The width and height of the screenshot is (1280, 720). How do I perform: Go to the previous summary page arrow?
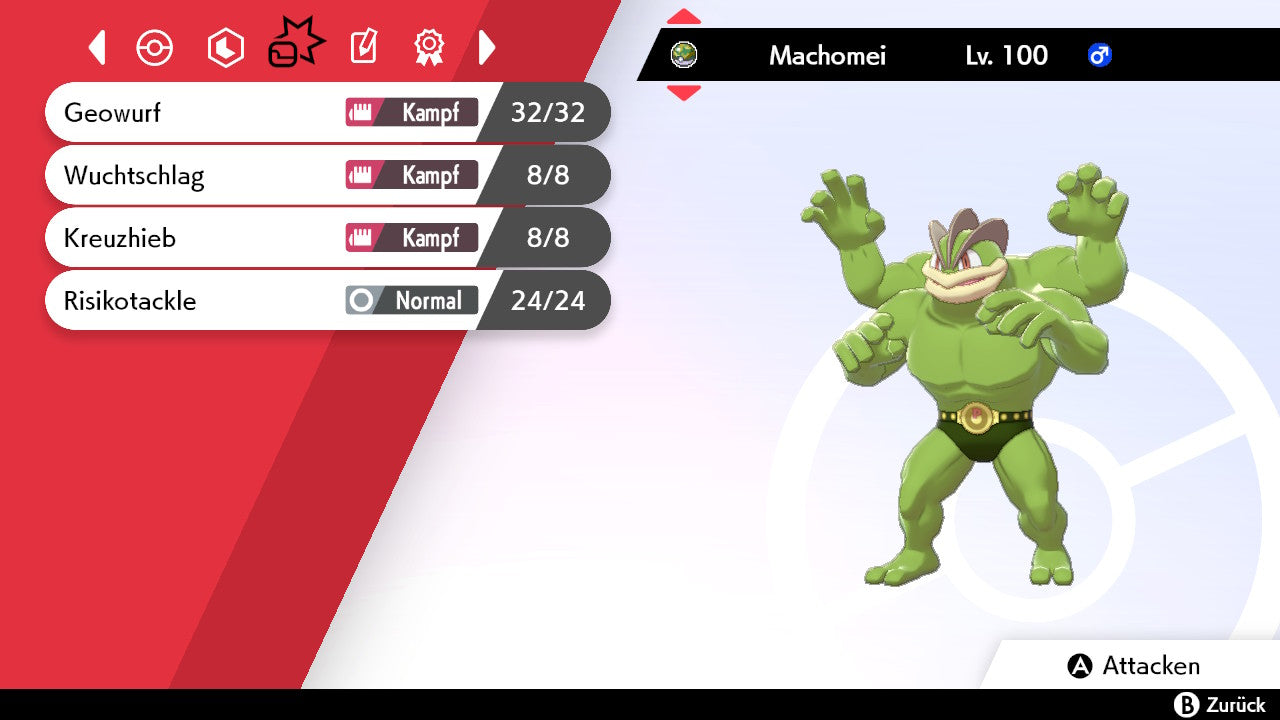97,47
